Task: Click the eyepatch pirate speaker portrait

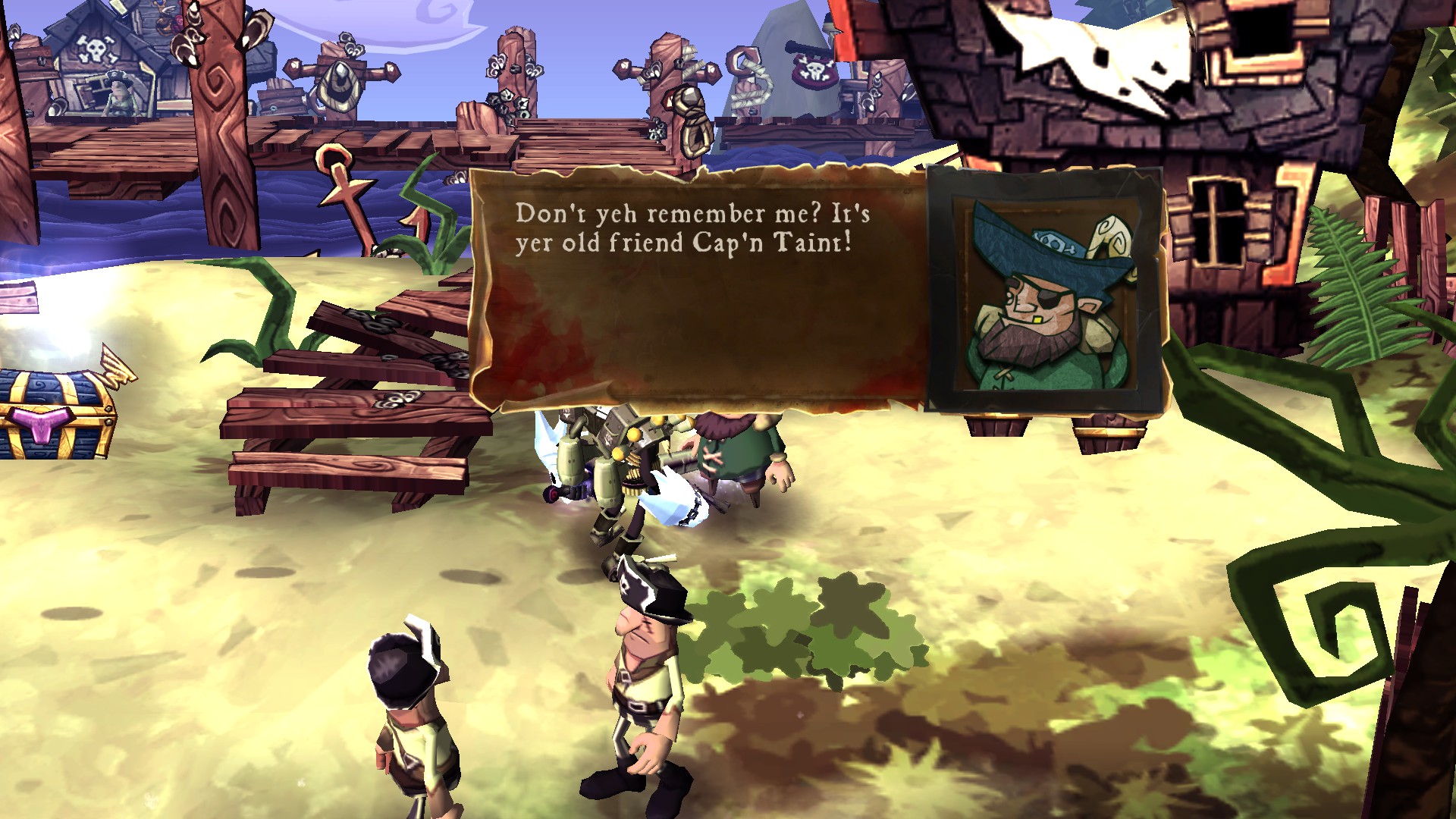Action: pos(1045,292)
